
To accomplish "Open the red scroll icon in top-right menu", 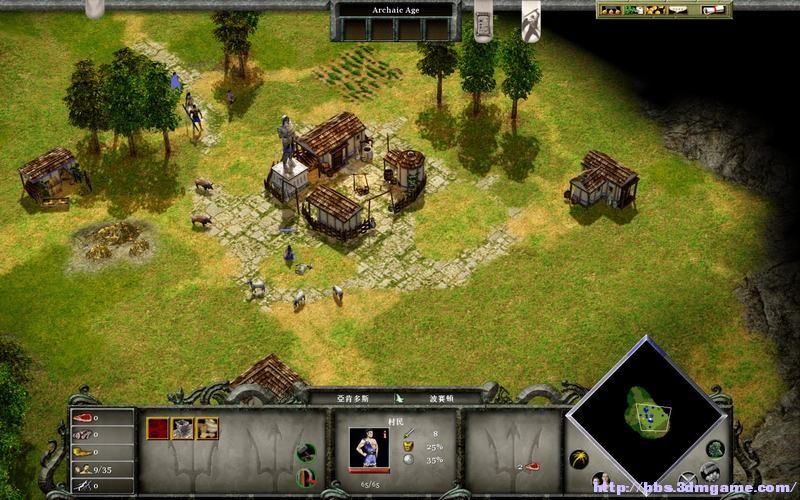I will click(714, 10).
